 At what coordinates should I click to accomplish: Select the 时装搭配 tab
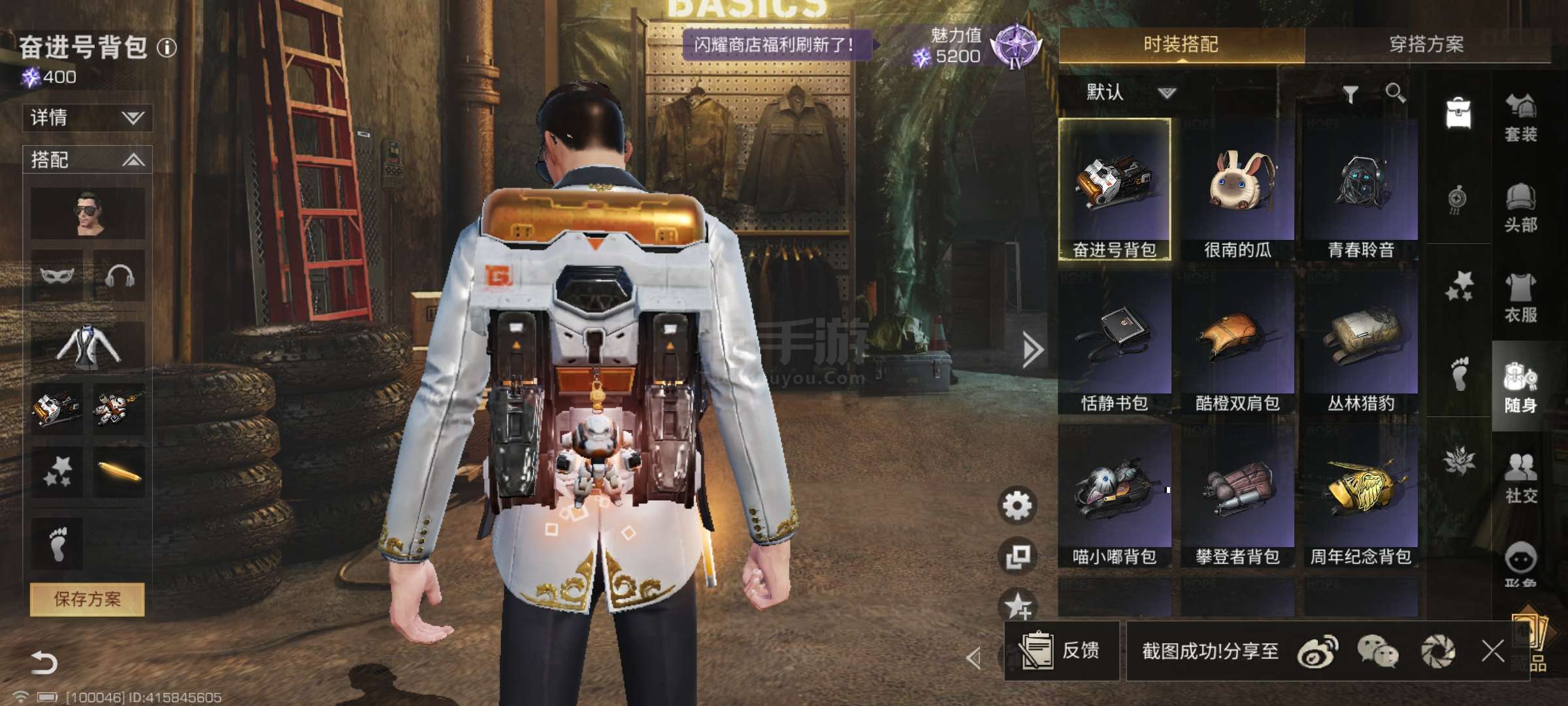[1181, 44]
